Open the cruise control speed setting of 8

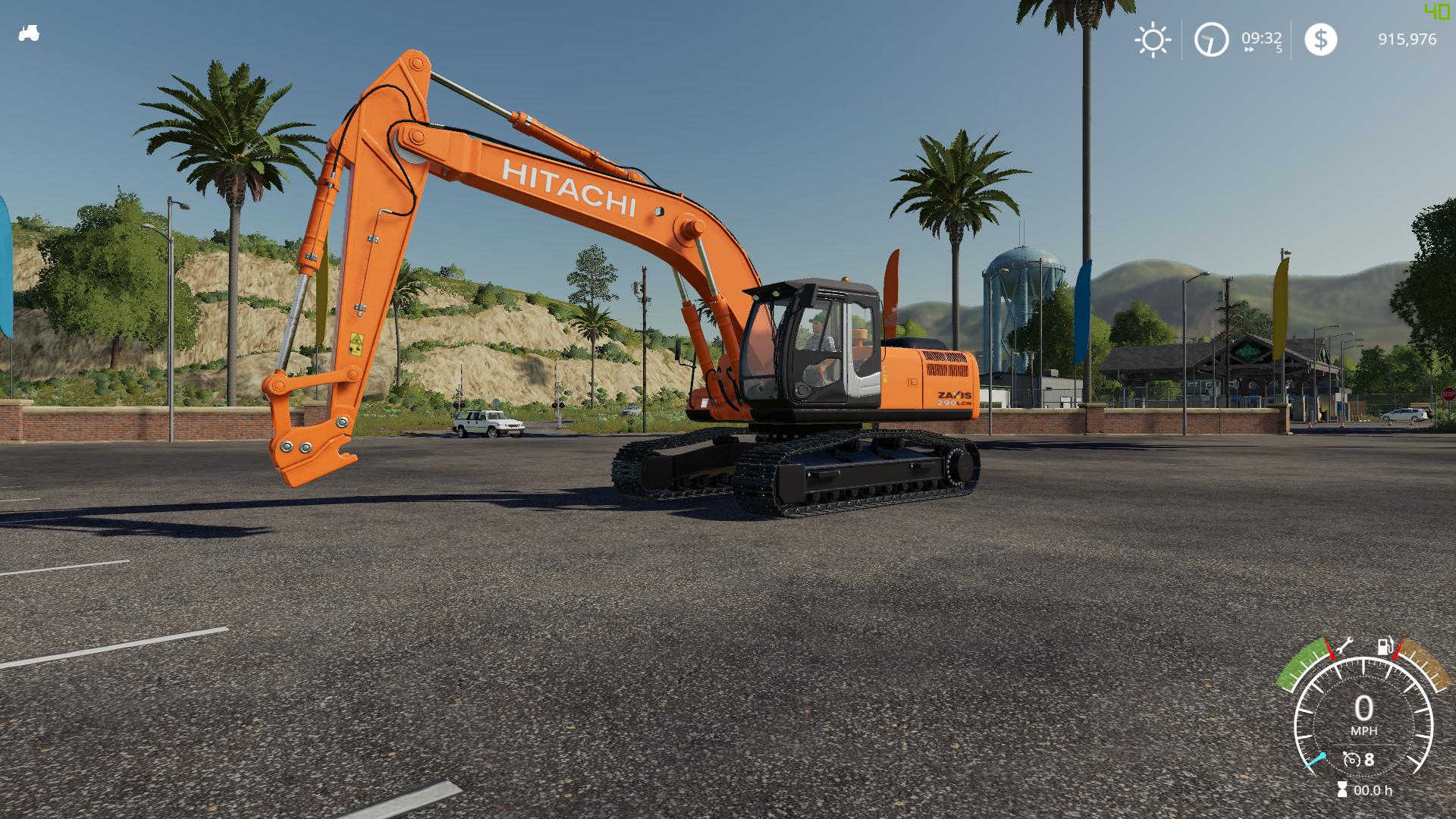click(x=1370, y=758)
